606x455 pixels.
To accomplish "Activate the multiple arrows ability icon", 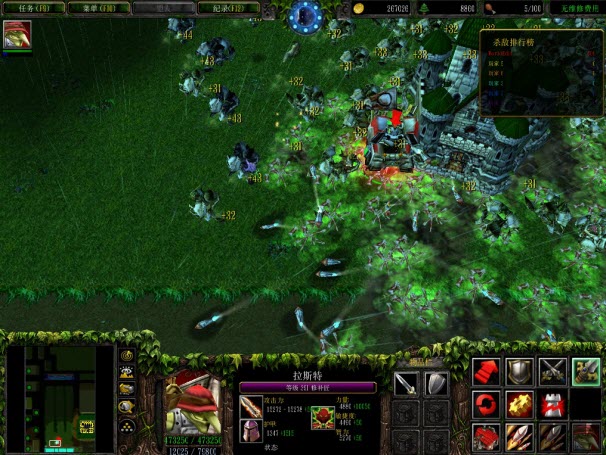I will tap(520, 437).
